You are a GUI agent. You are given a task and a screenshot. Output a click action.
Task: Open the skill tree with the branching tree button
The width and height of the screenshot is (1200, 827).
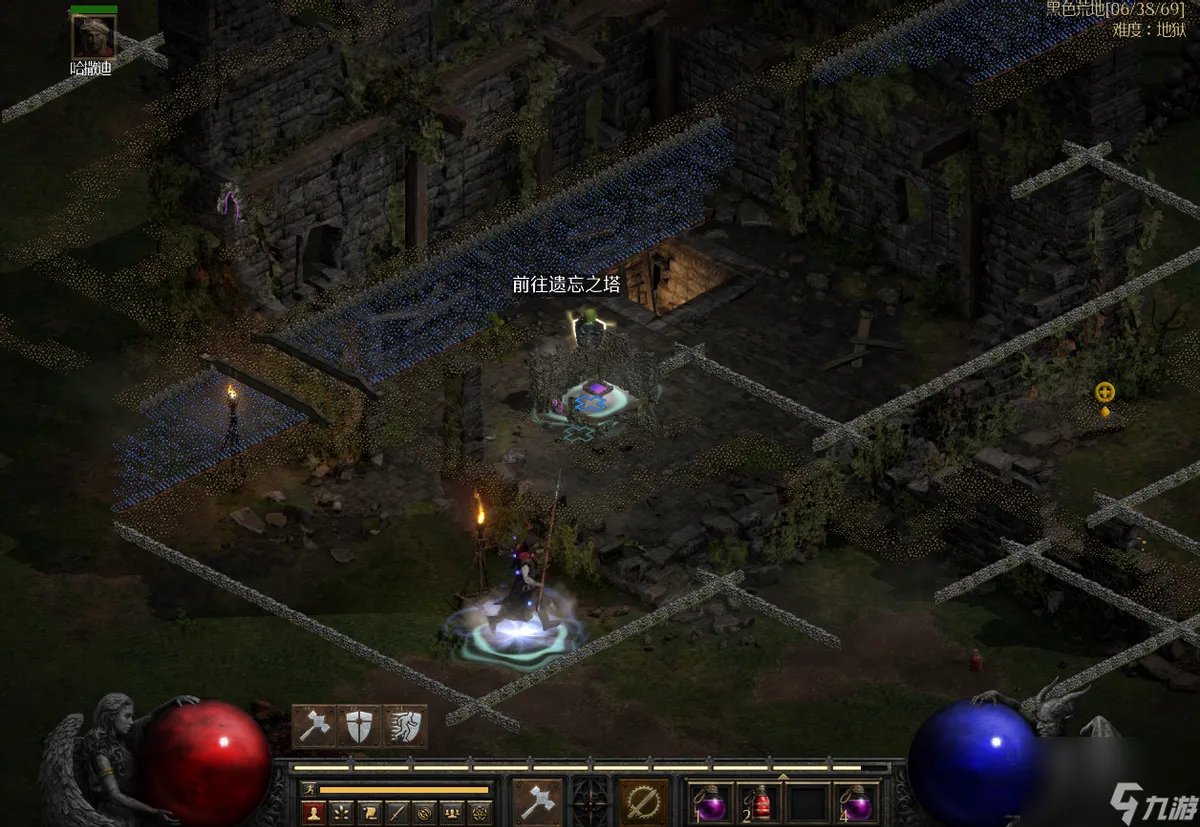[341, 813]
